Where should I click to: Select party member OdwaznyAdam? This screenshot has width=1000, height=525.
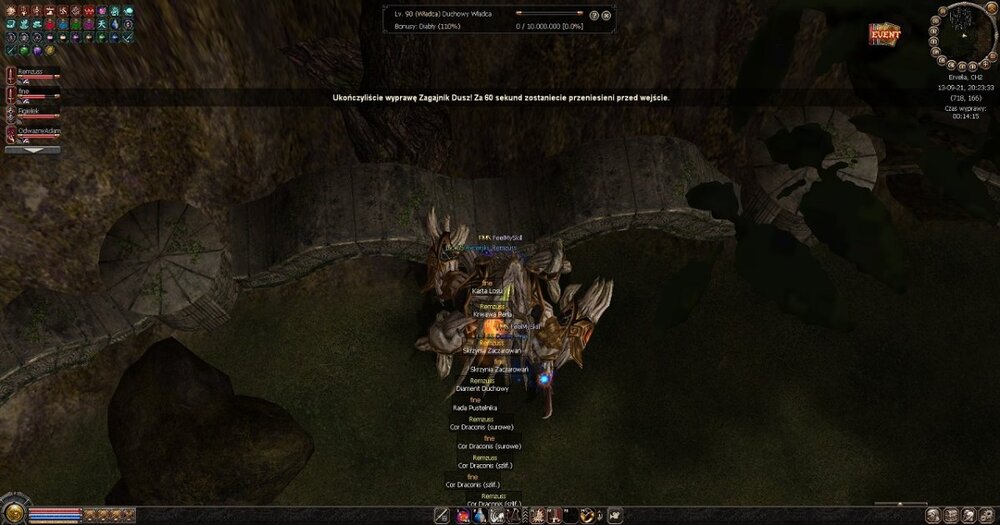pyautogui.click(x=39, y=131)
